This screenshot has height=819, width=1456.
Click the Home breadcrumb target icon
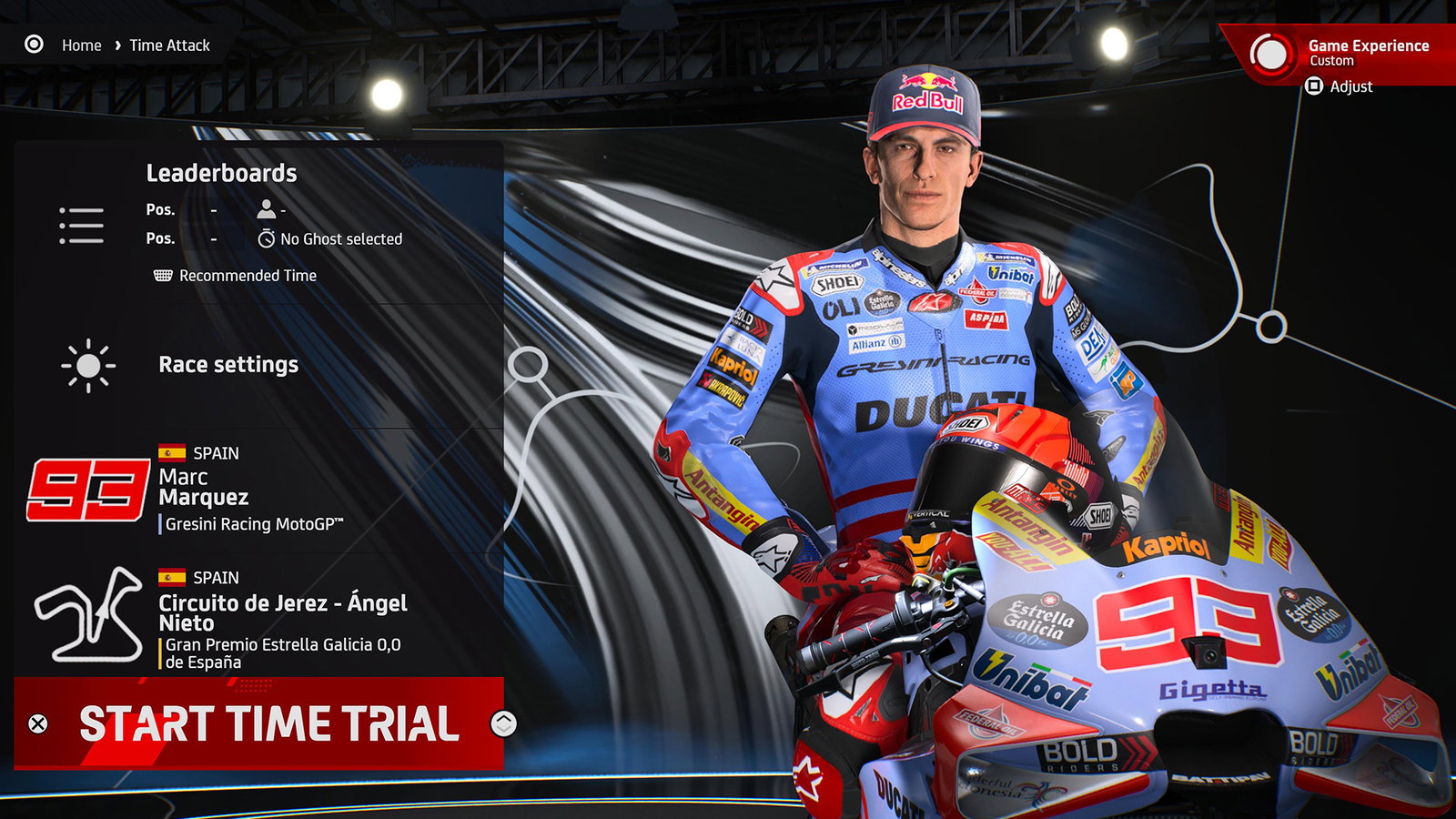click(35, 45)
